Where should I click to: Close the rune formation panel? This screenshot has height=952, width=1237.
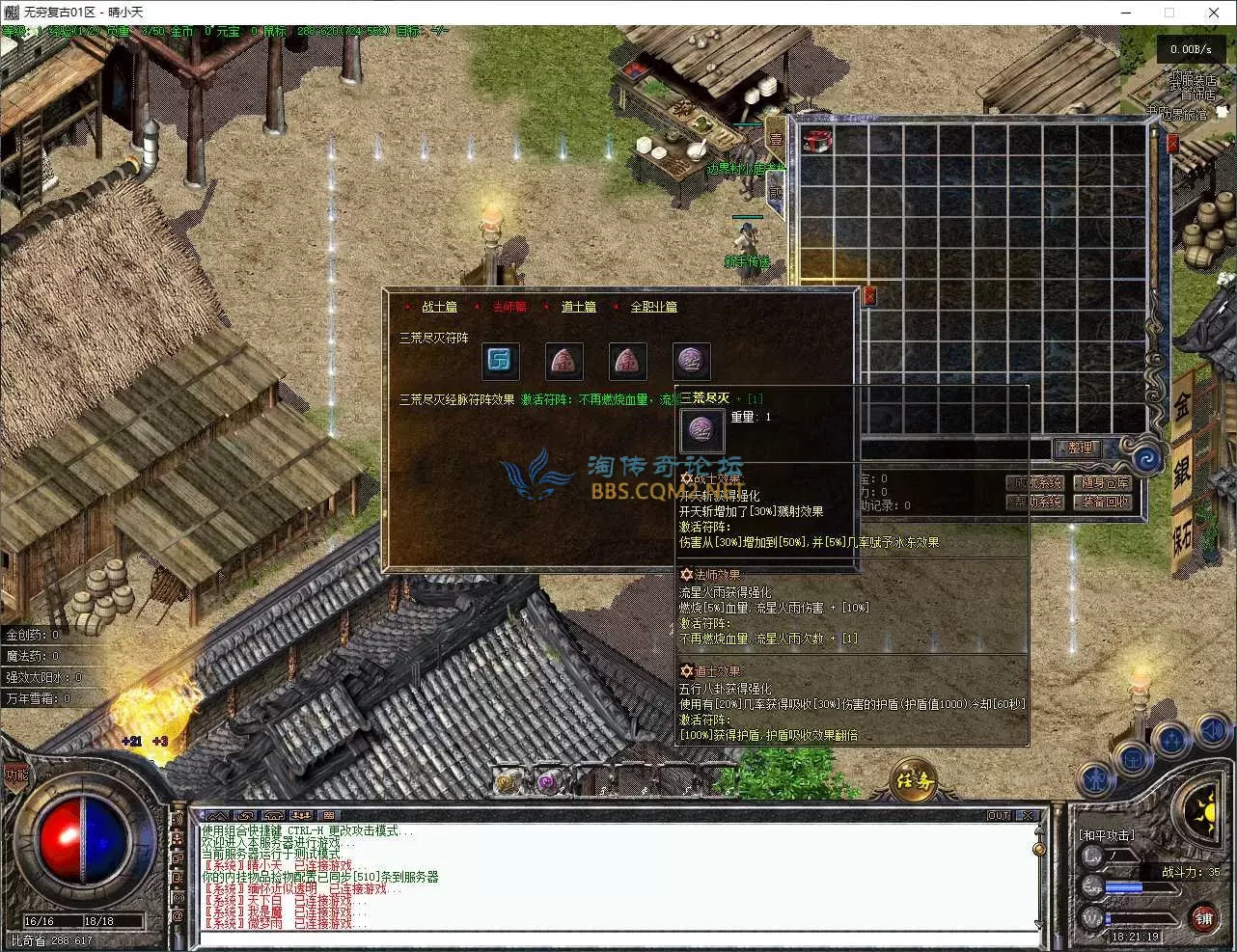[x=868, y=296]
